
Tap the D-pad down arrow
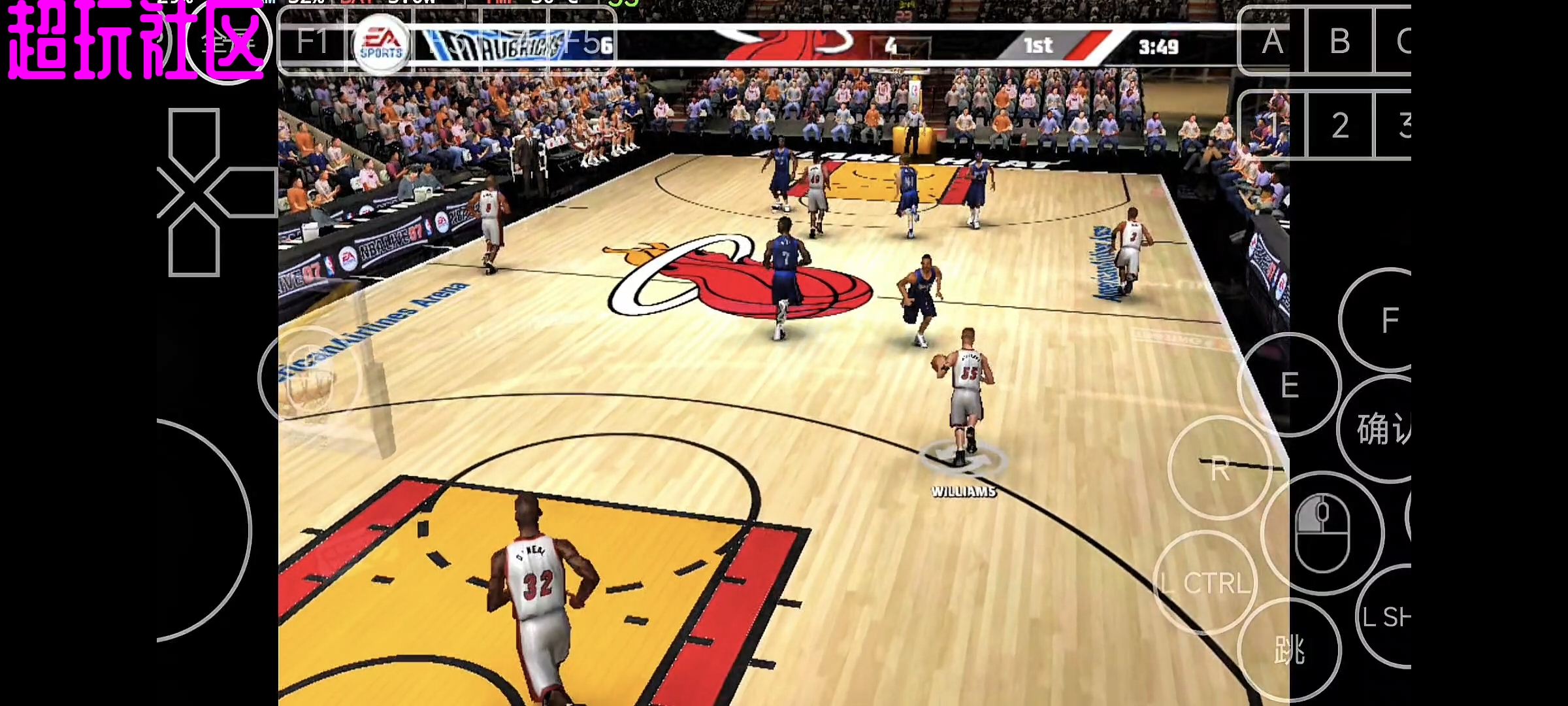pos(193,242)
